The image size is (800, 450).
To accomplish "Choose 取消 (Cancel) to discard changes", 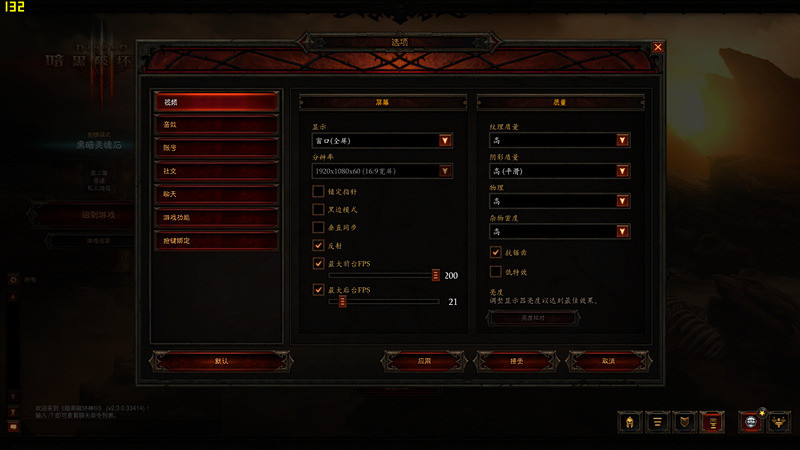I will point(608,361).
